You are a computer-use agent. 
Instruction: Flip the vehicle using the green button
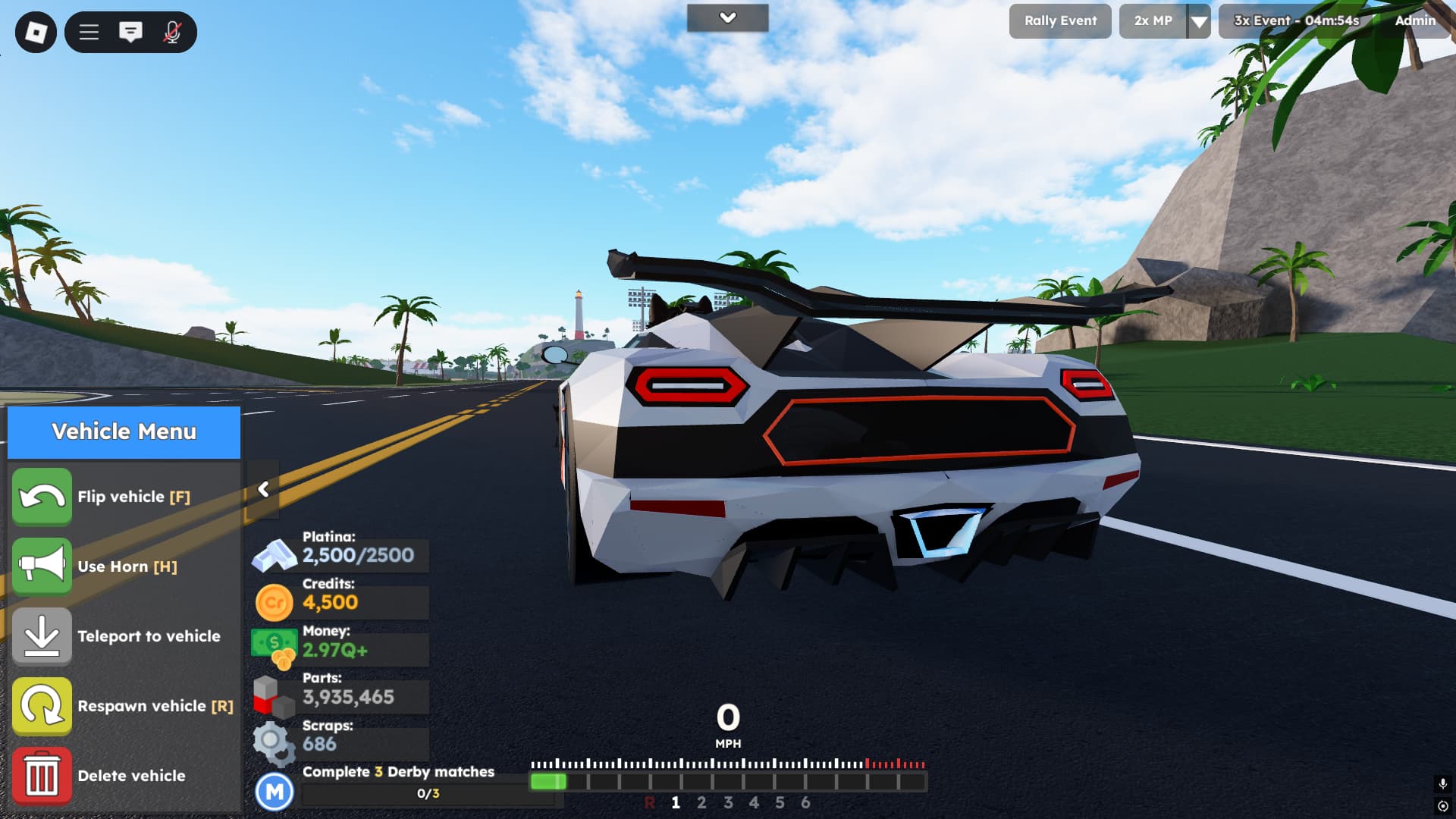(x=42, y=497)
